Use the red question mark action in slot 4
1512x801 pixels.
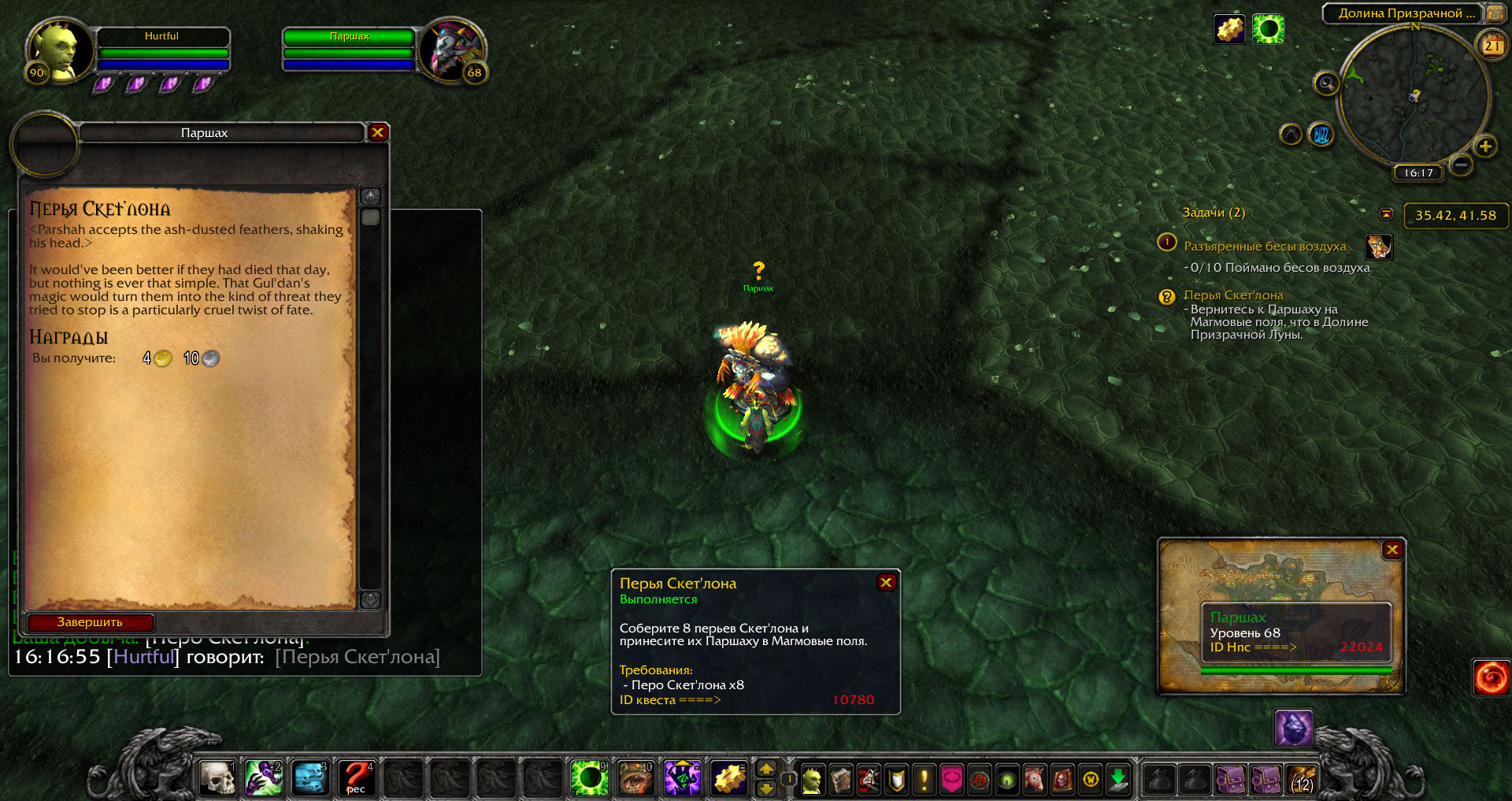point(357,778)
